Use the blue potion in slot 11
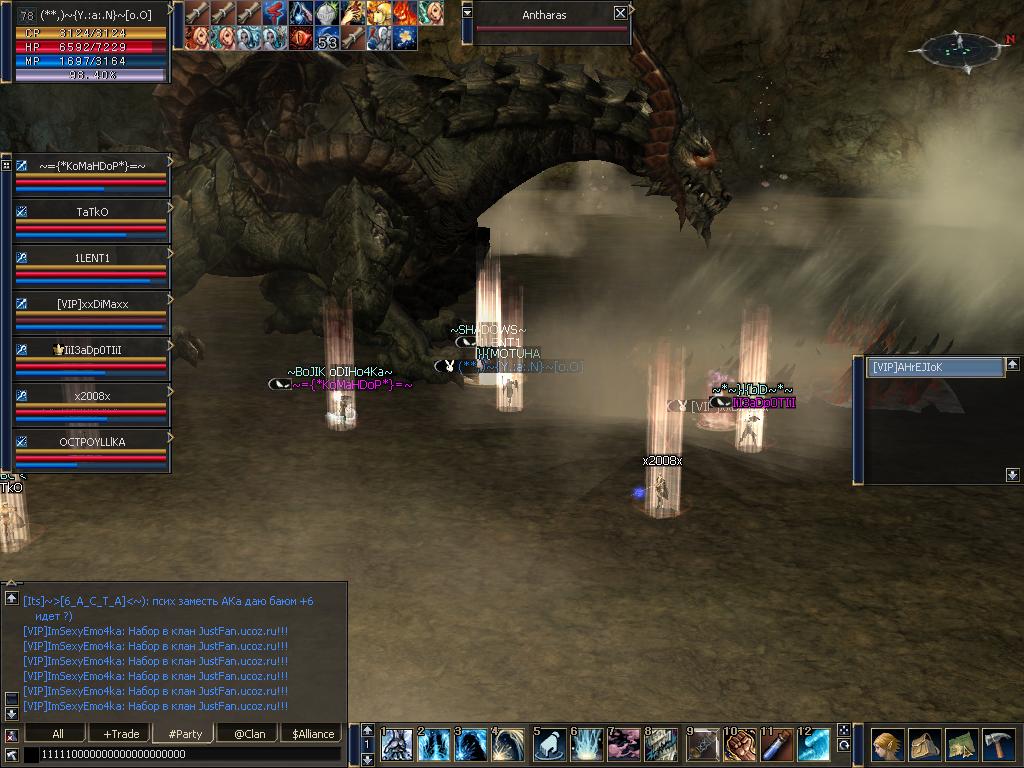Viewport: 1024px width, 768px height. click(x=776, y=745)
